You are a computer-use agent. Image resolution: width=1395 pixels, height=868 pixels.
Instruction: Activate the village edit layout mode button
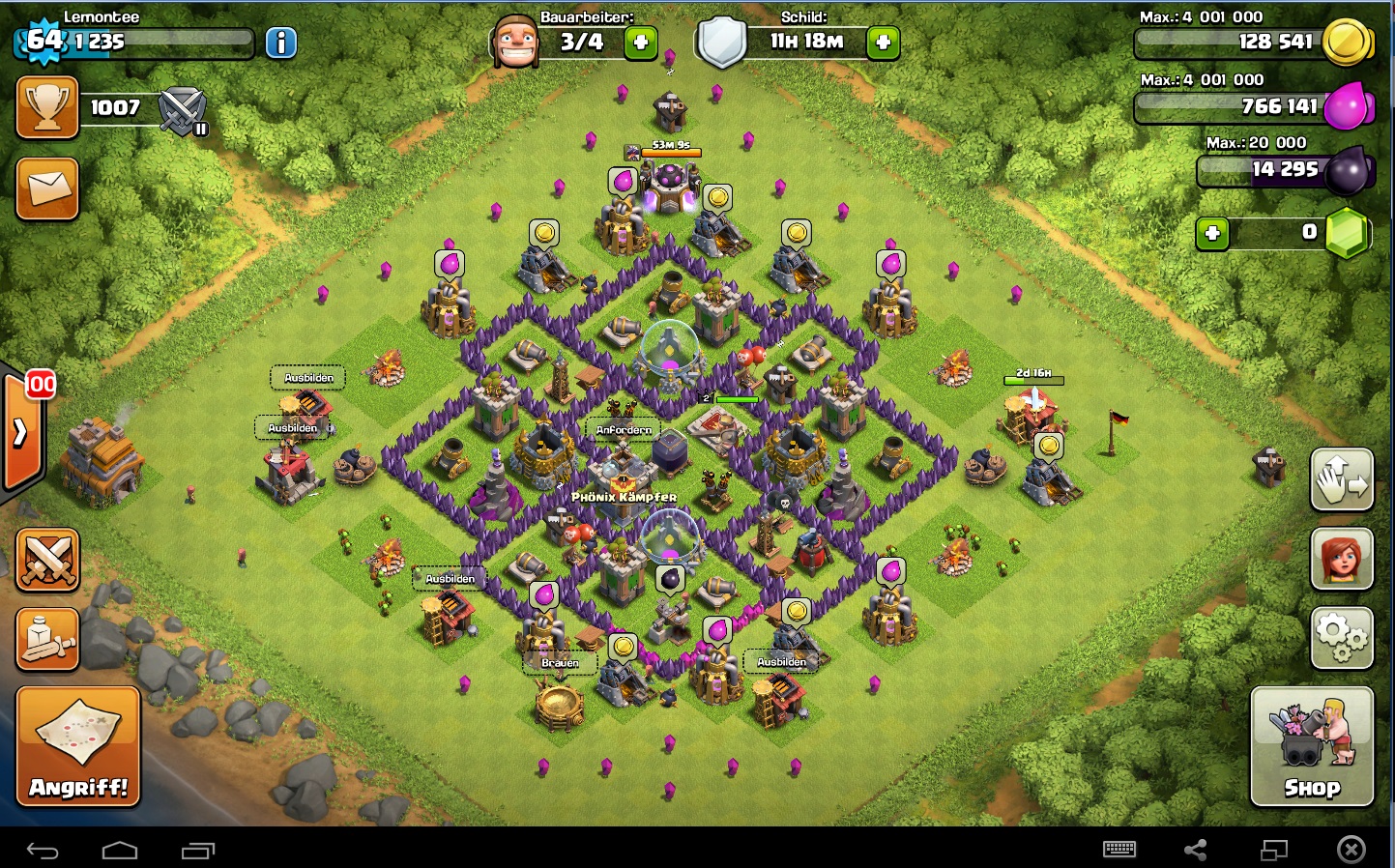click(x=1342, y=479)
